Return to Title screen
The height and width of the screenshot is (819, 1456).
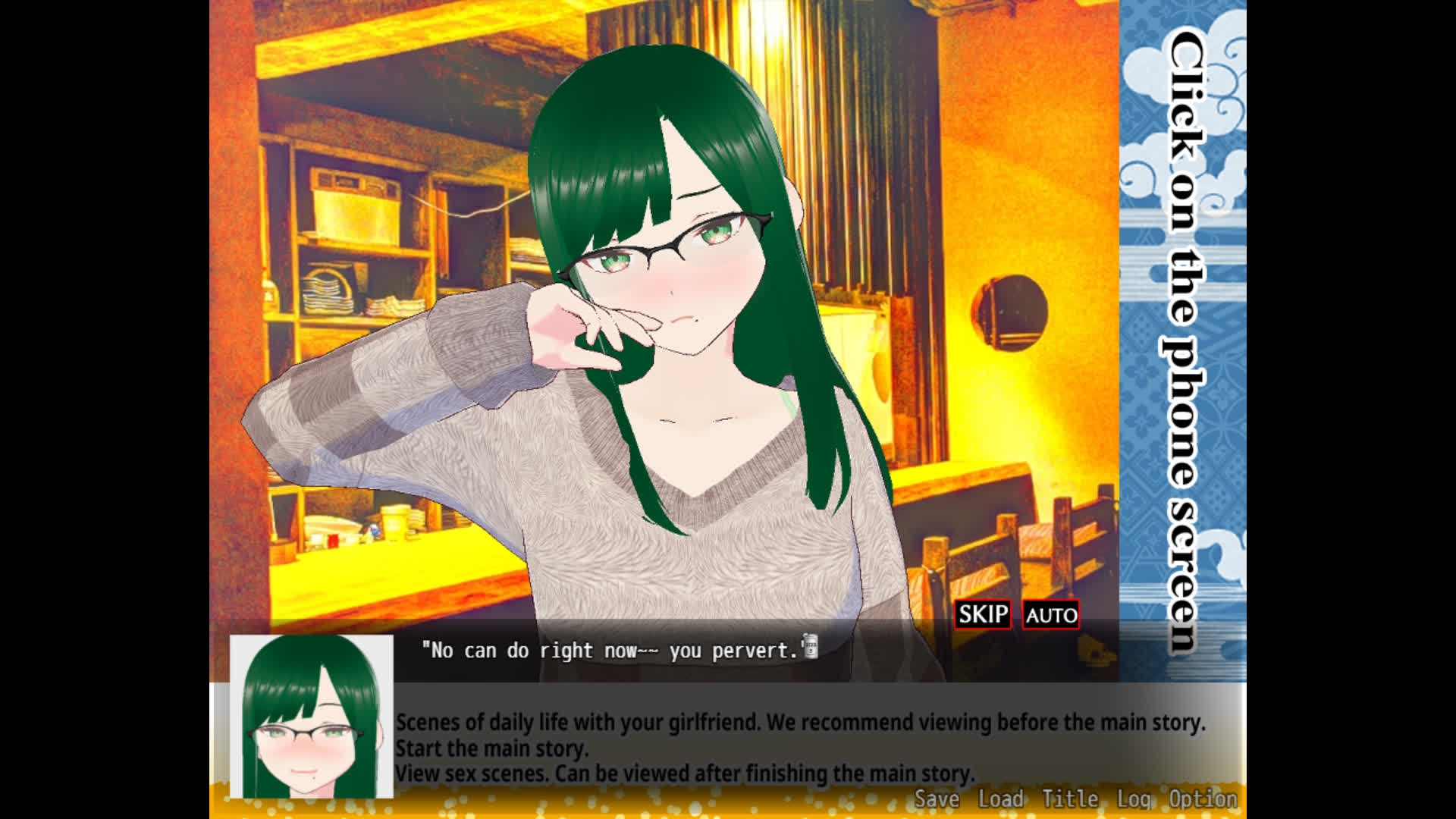(1069, 799)
